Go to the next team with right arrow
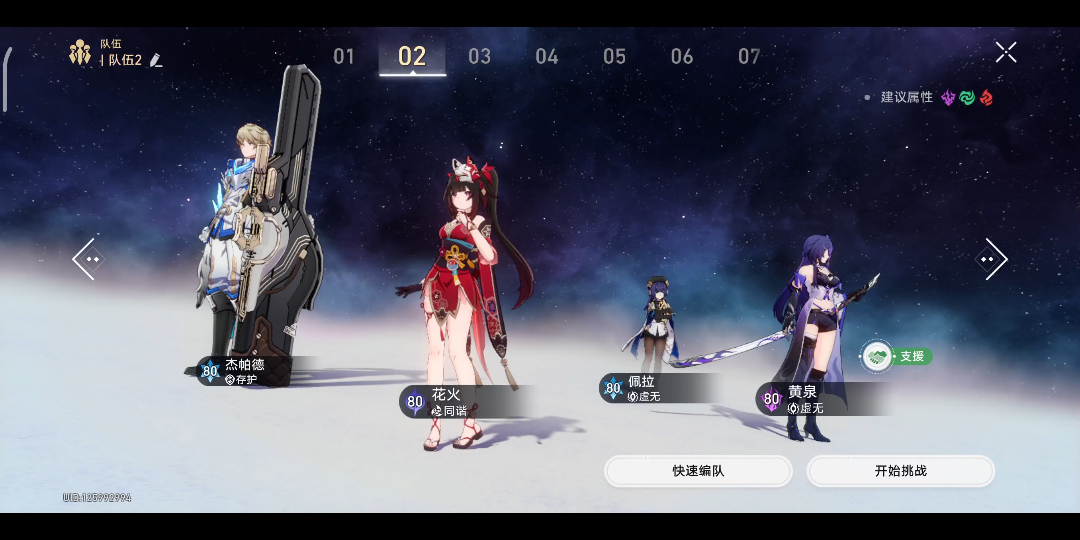This screenshot has width=1080, height=540. (991, 259)
